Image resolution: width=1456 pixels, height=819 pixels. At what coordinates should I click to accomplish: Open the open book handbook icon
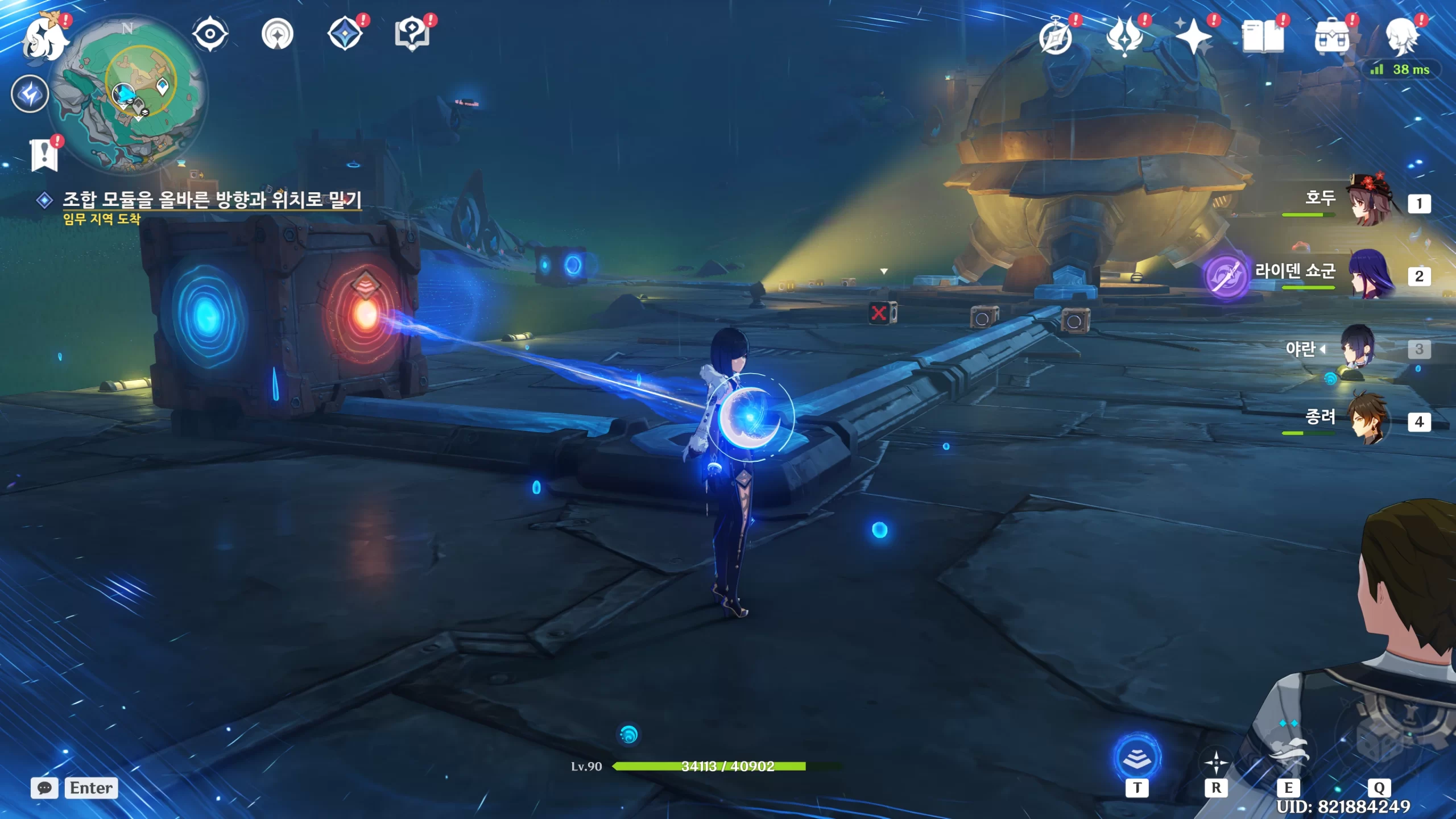click(x=1263, y=38)
